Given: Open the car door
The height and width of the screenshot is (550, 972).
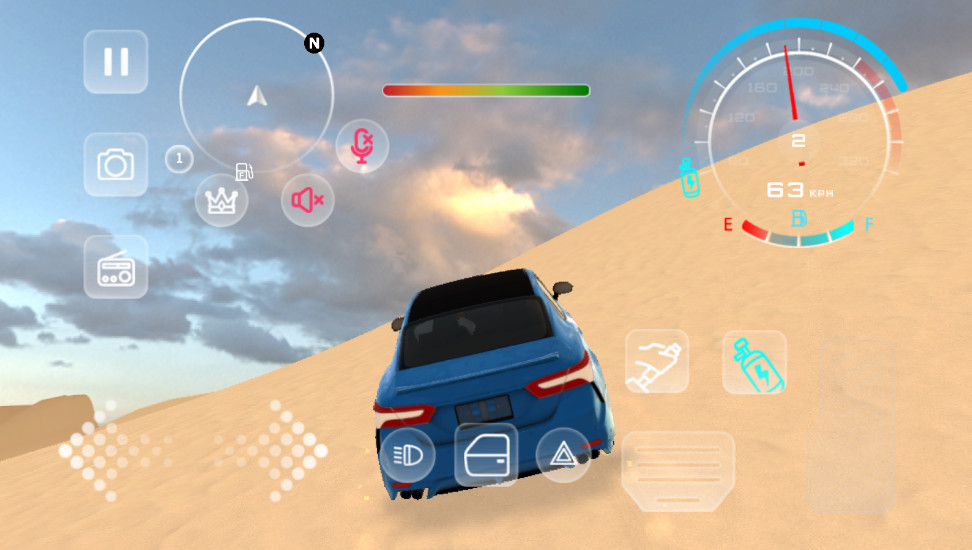Looking at the screenshot, I should (486, 455).
